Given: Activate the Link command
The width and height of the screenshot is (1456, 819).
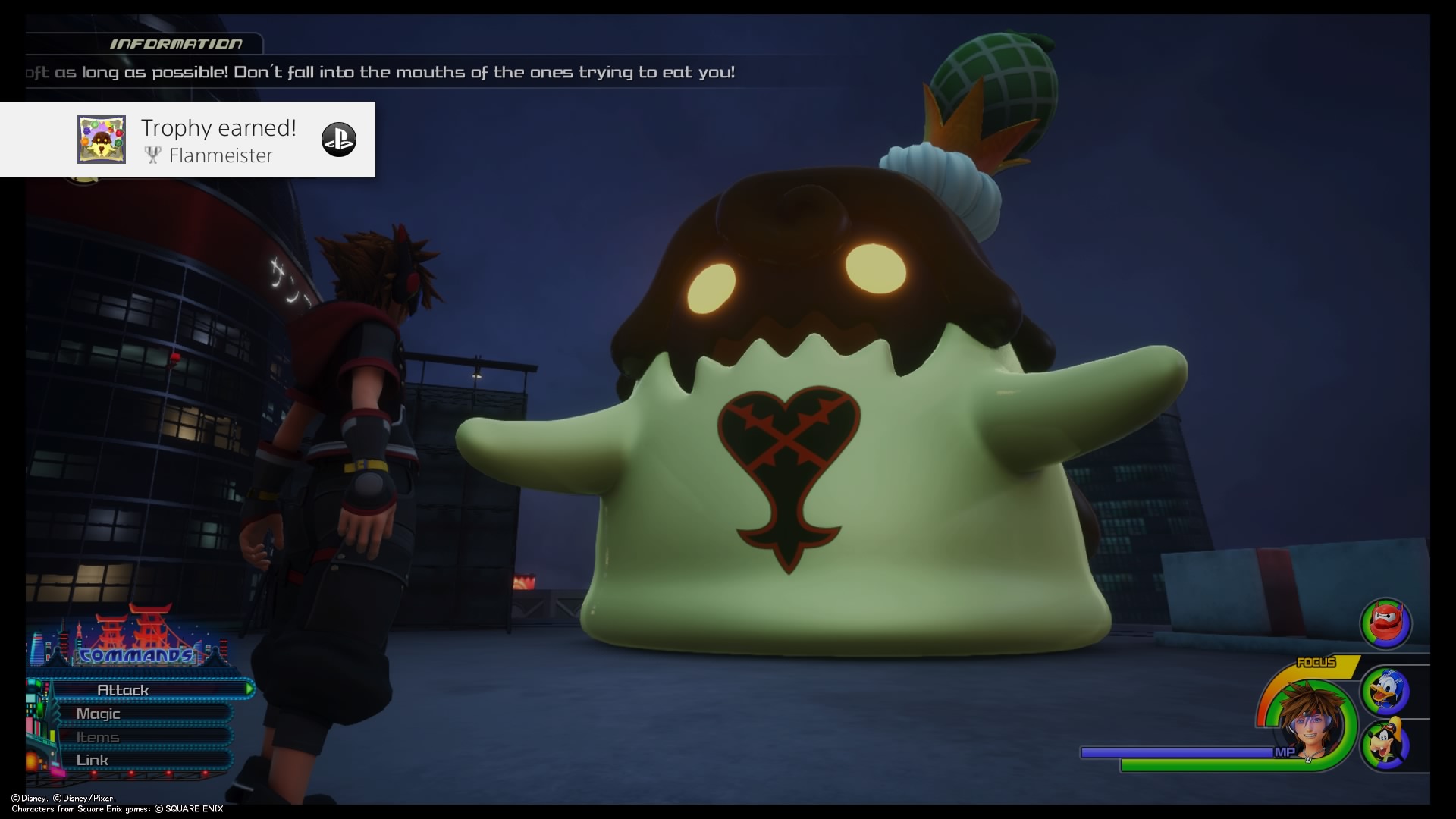Looking at the screenshot, I should click(x=93, y=759).
